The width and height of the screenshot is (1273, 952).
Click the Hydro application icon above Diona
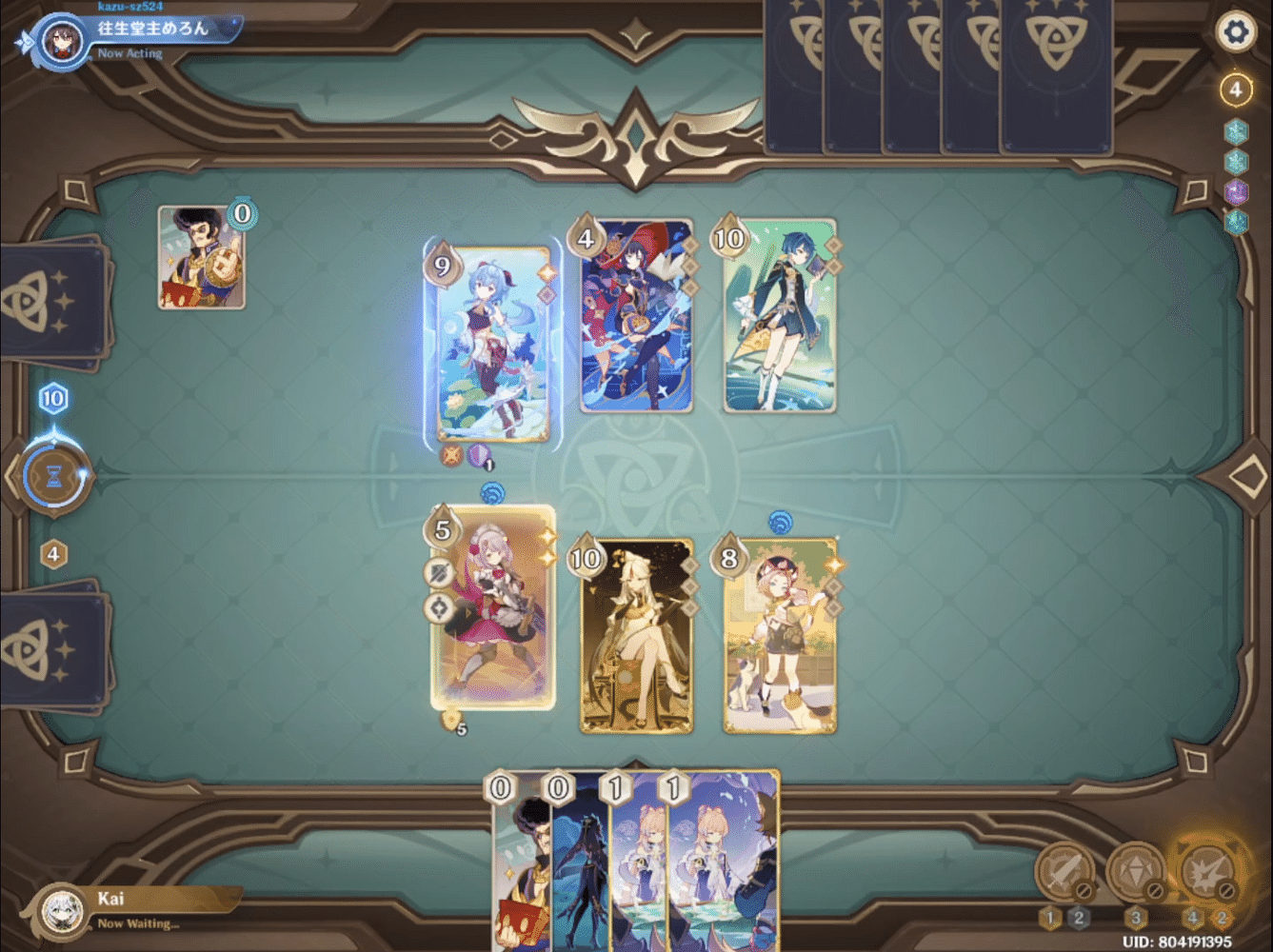[783, 523]
